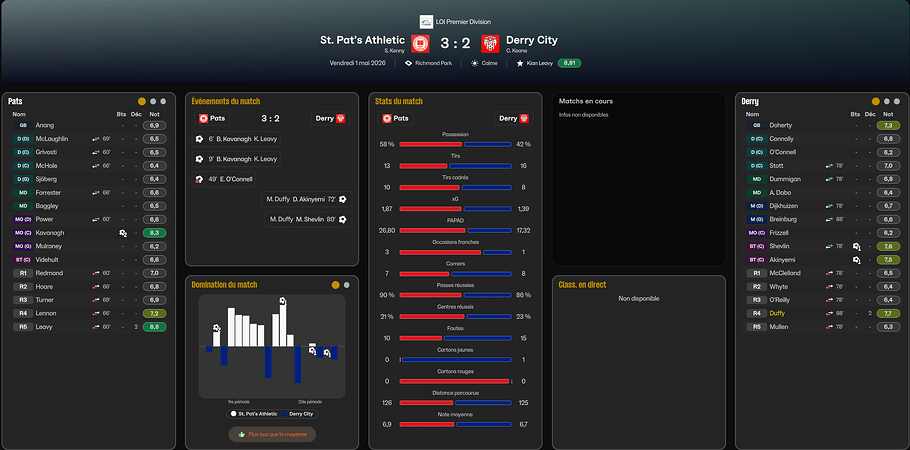Open Lennon's row in the Pats substitutes
Viewport: 910px width, 450px height.
48,313
